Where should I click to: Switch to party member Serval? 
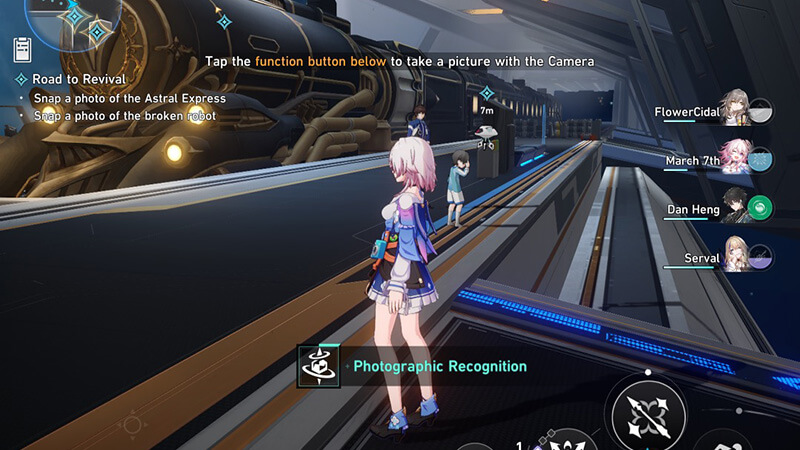coord(735,258)
